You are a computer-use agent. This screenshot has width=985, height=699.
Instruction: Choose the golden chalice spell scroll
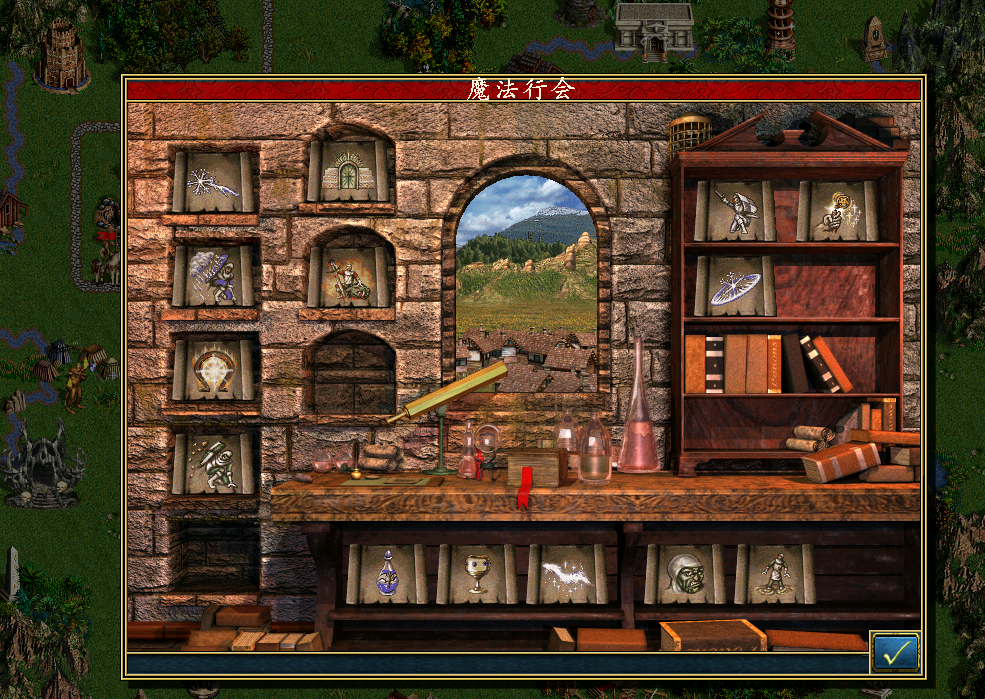coord(477,574)
